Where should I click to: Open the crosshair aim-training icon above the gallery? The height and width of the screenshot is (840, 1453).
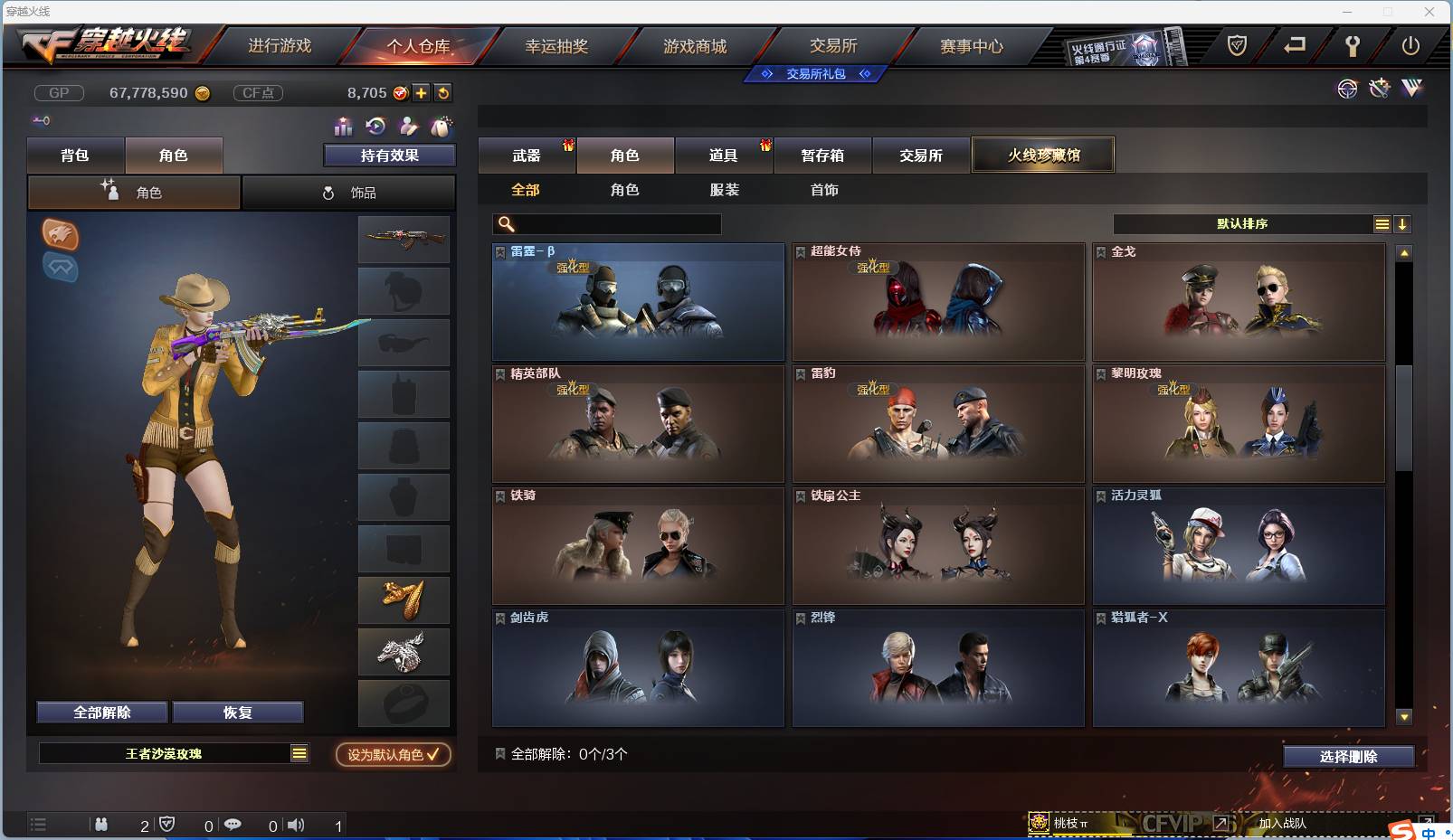click(1347, 89)
